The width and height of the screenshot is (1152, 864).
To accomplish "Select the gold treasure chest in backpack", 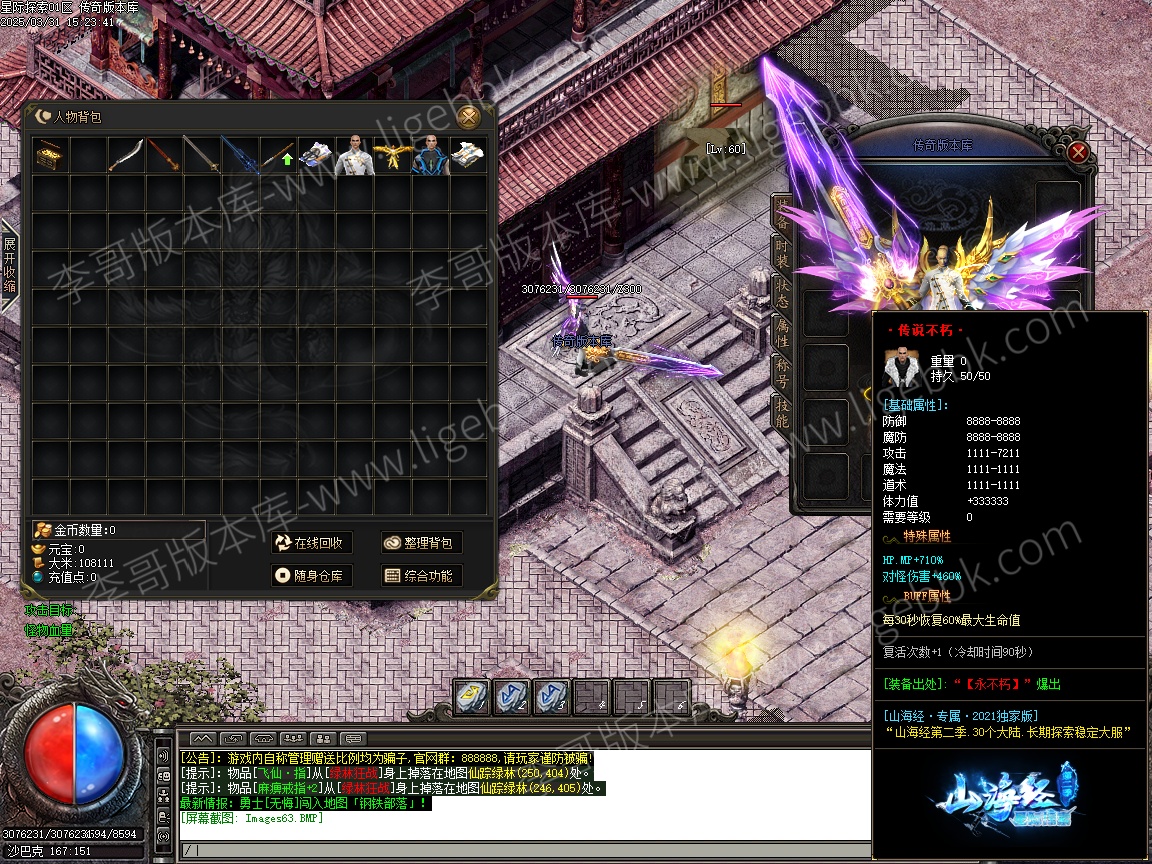I will pyautogui.click(x=50, y=156).
